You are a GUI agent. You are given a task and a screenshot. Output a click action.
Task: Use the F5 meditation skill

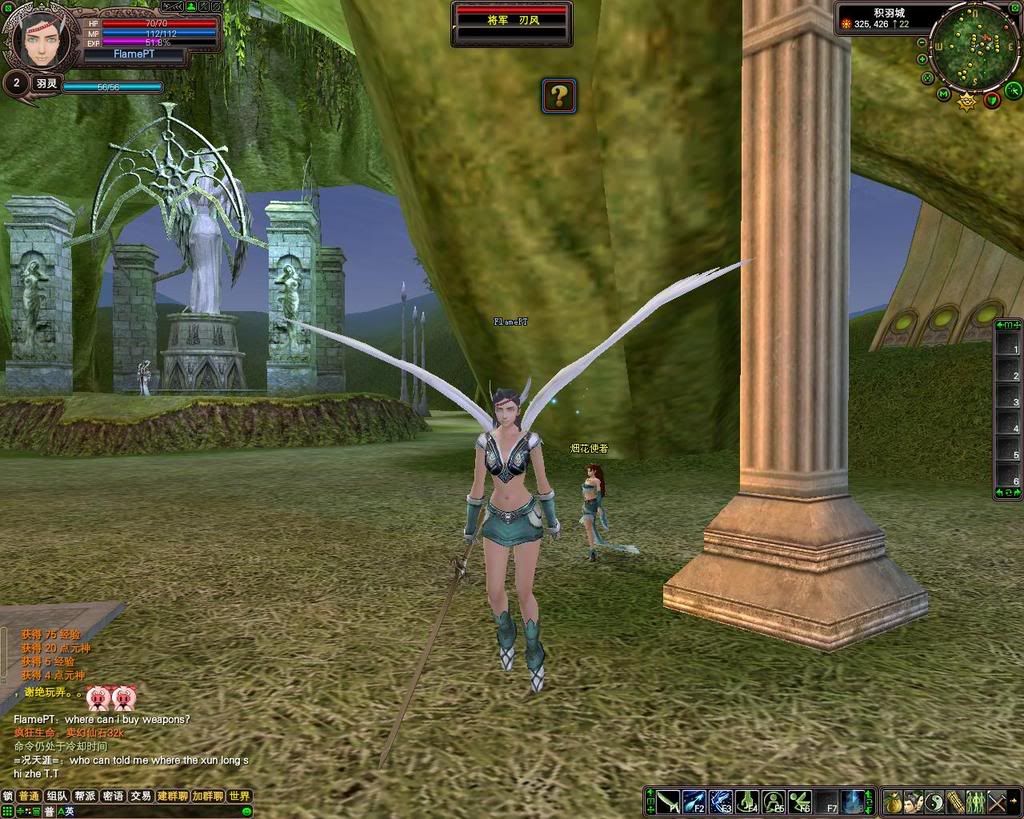tap(772, 802)
